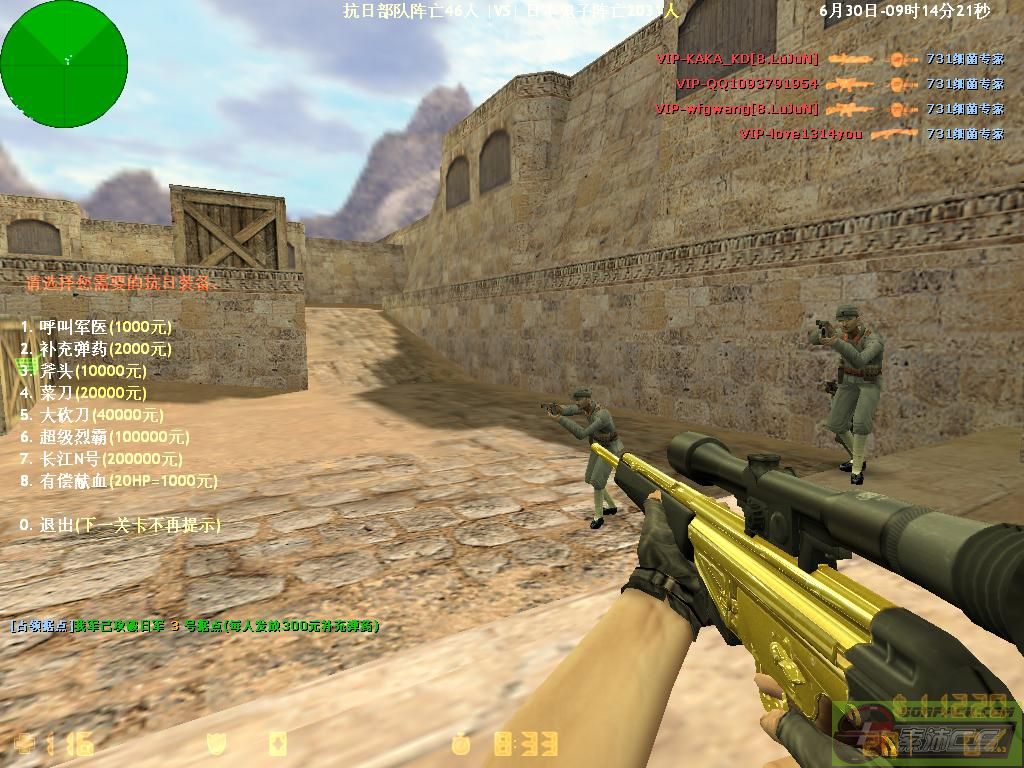The height and width of the screenshot is (768, 1024).
Task: Click the green circular radar
Action: (x=64, y=63)
